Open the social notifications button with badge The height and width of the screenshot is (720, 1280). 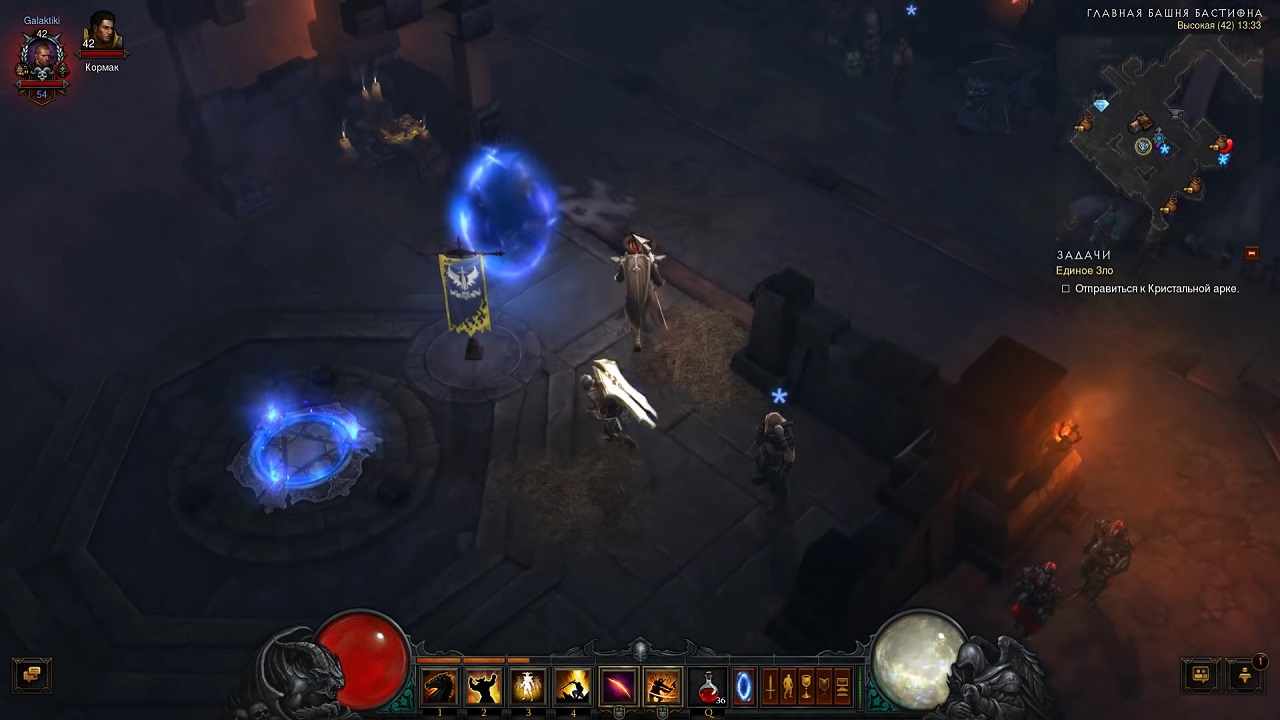pos(1245,675)
